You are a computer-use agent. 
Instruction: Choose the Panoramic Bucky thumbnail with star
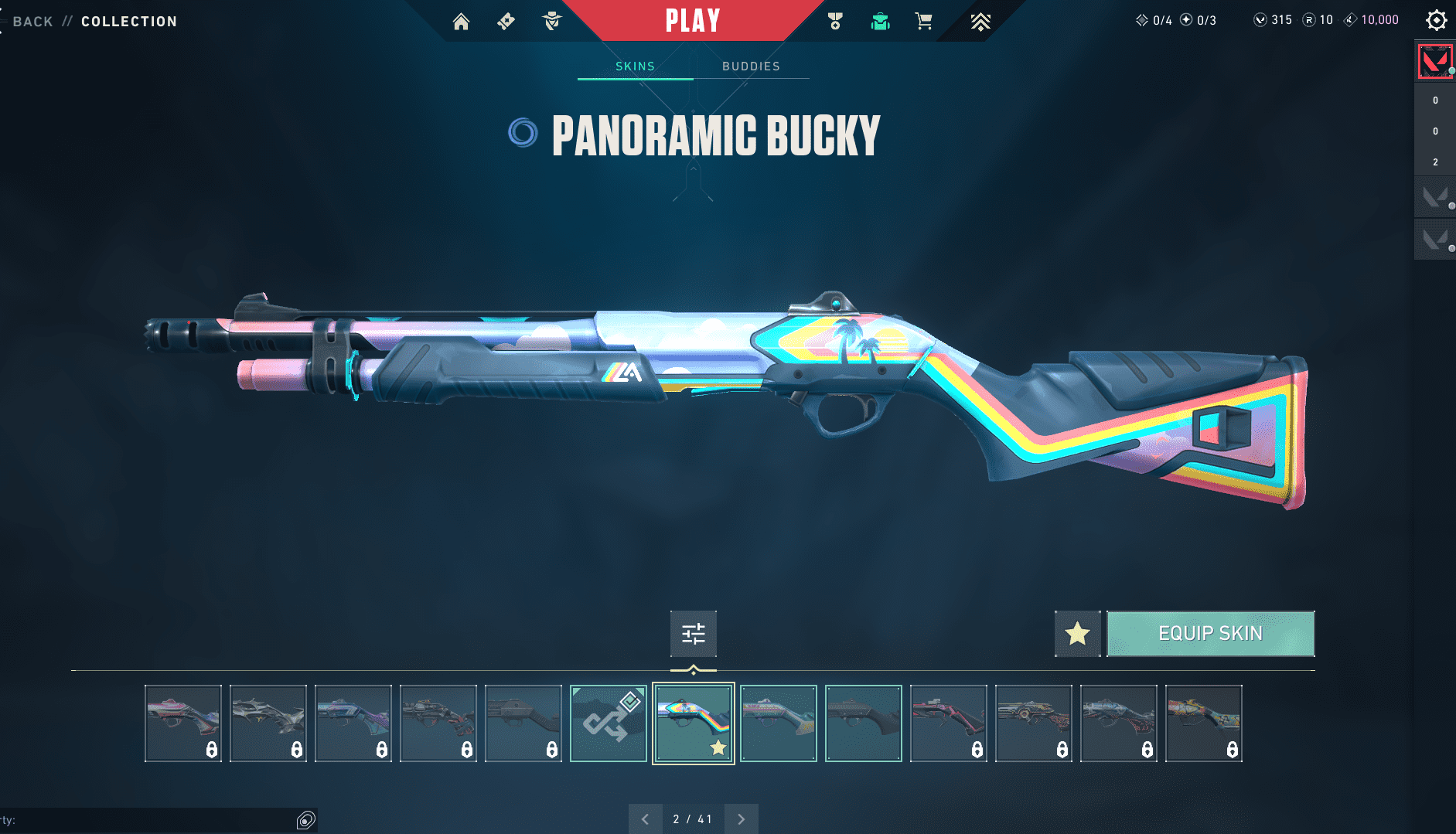point(694,723)
